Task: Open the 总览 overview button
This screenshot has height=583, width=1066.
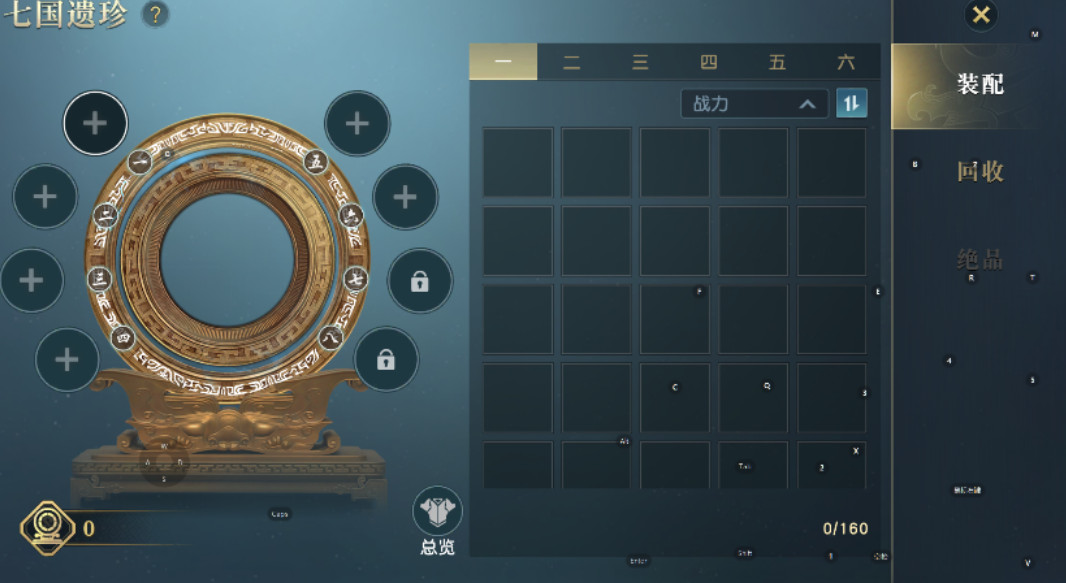Action: 438,520
